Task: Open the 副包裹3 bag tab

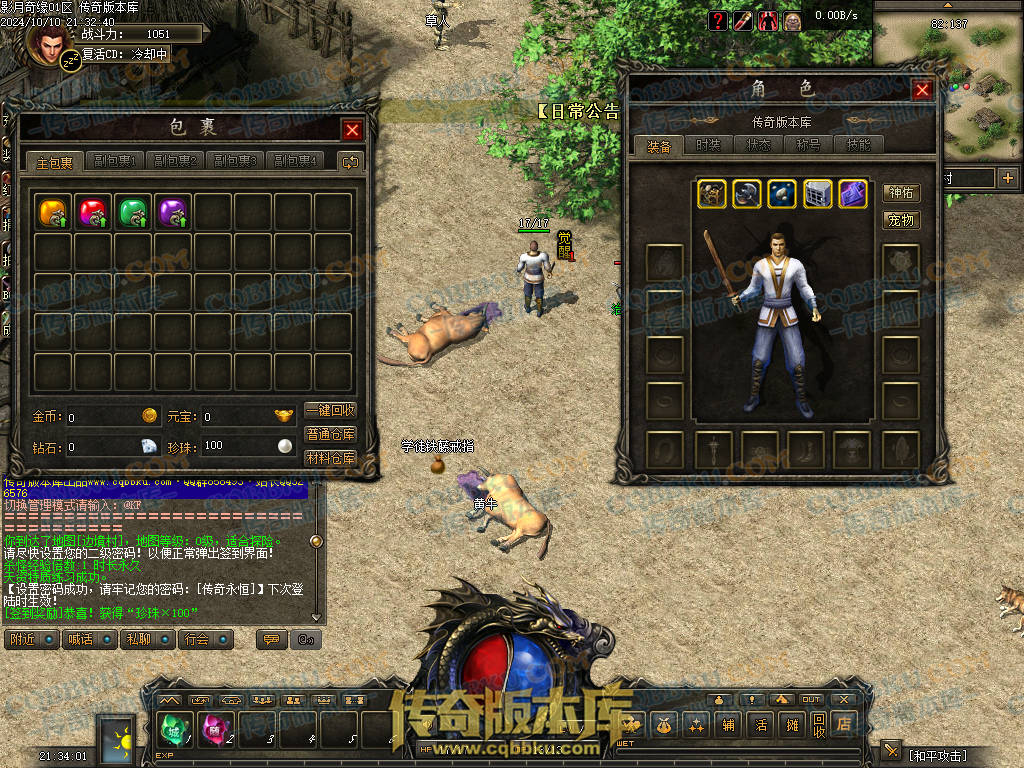Action: coord(235,161)
